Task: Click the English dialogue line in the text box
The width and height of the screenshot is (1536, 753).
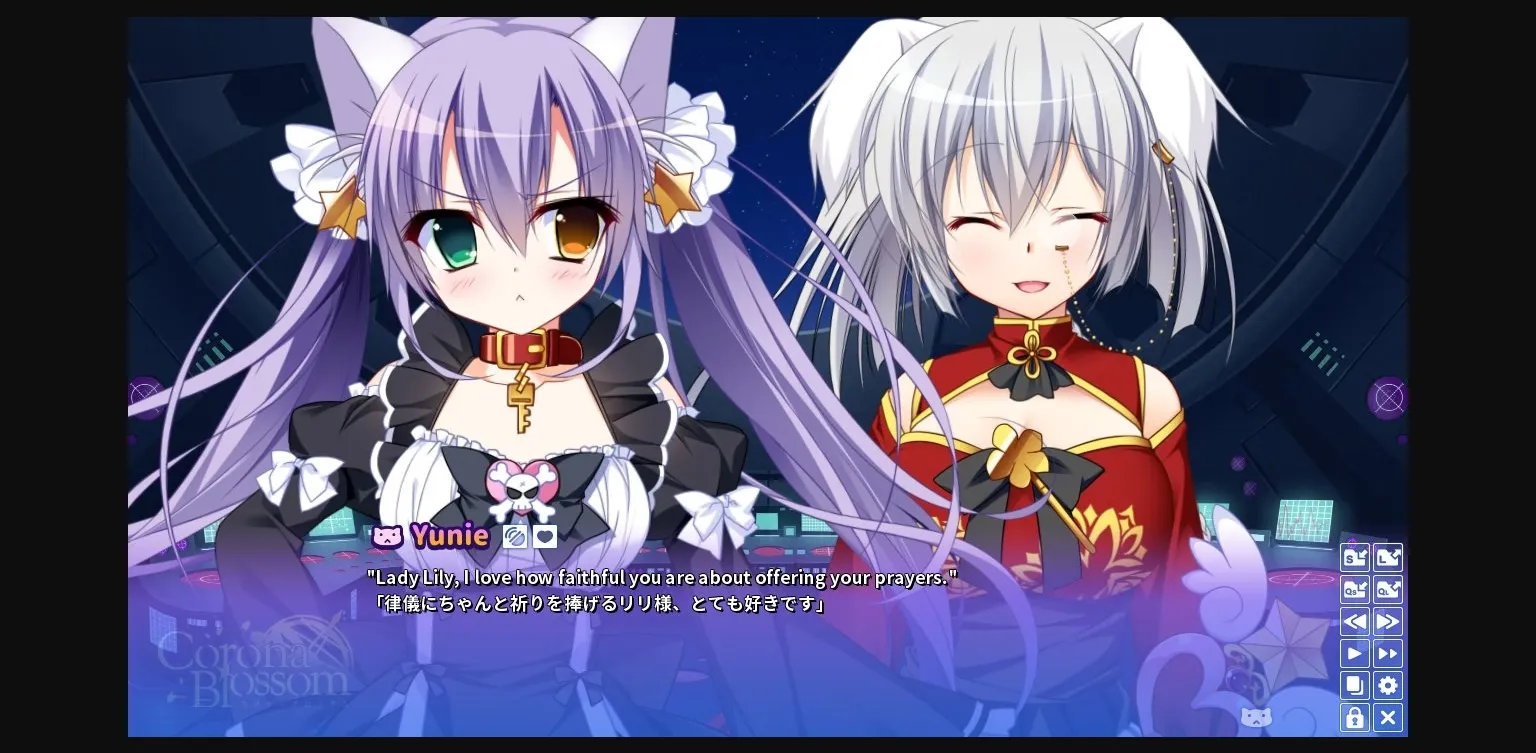Action: point(660,577)
